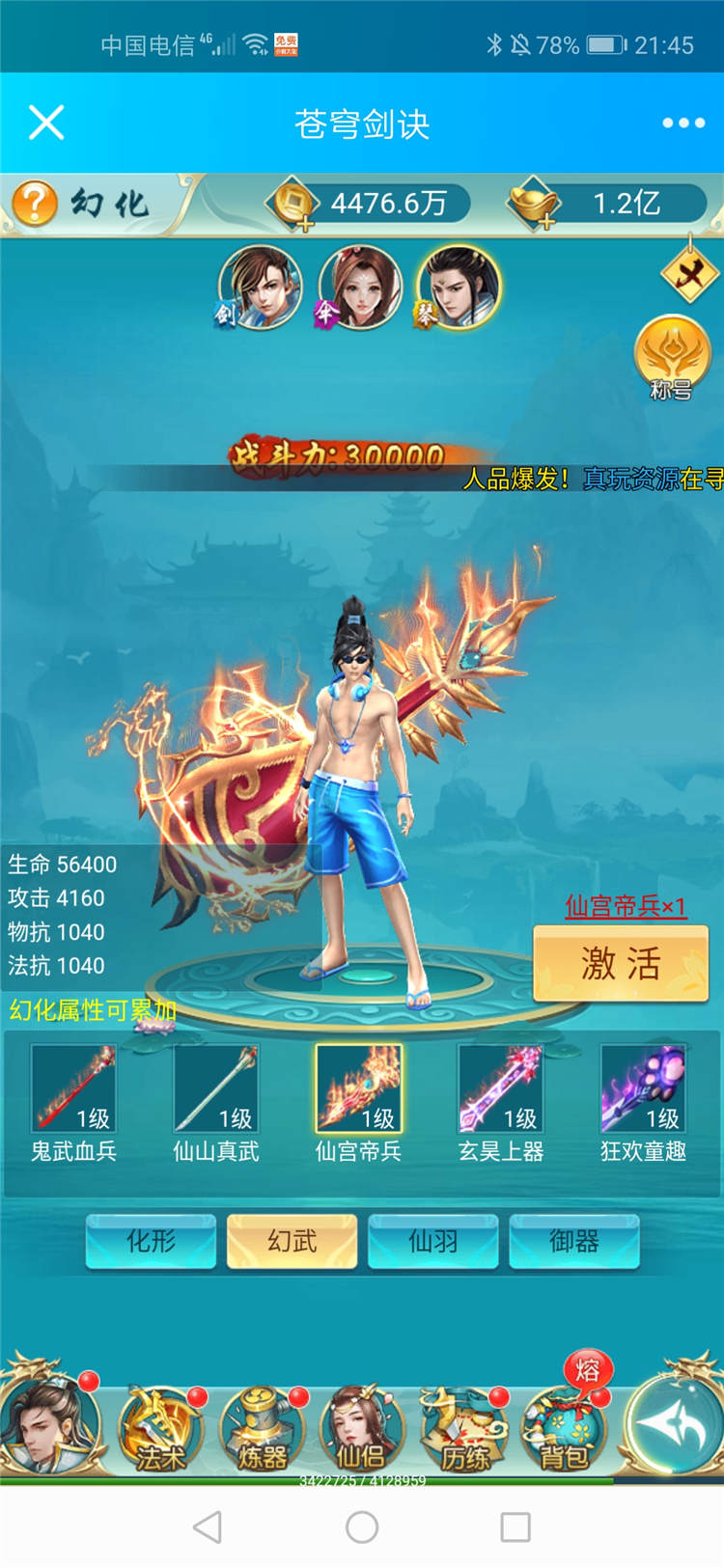Screen dimensions: 724x1568
Task: Switch to the 御器 tab
Action: [574, 1241]
